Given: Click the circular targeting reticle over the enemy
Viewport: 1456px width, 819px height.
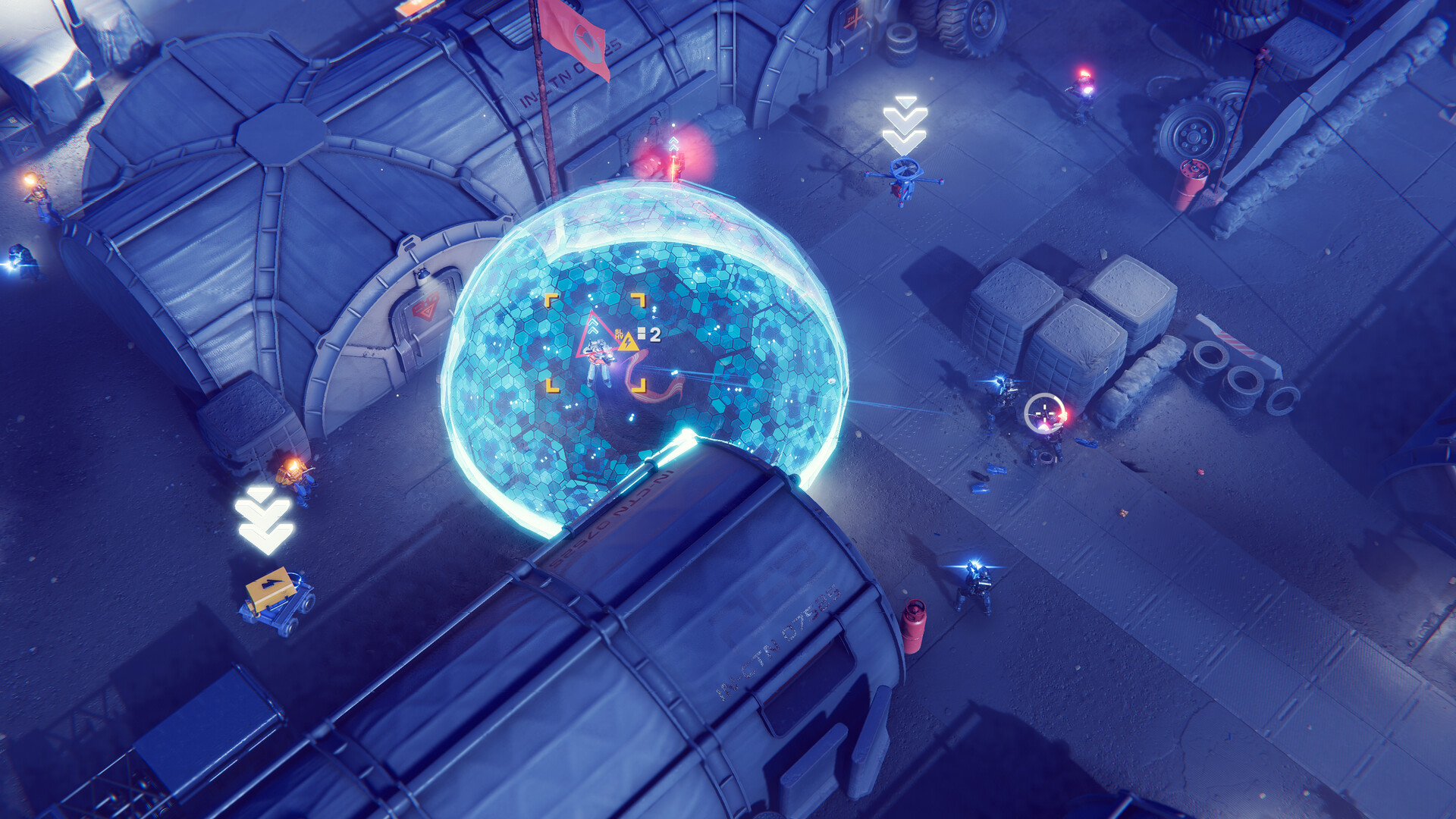Looking at the screenshot, I should 1044,413.
